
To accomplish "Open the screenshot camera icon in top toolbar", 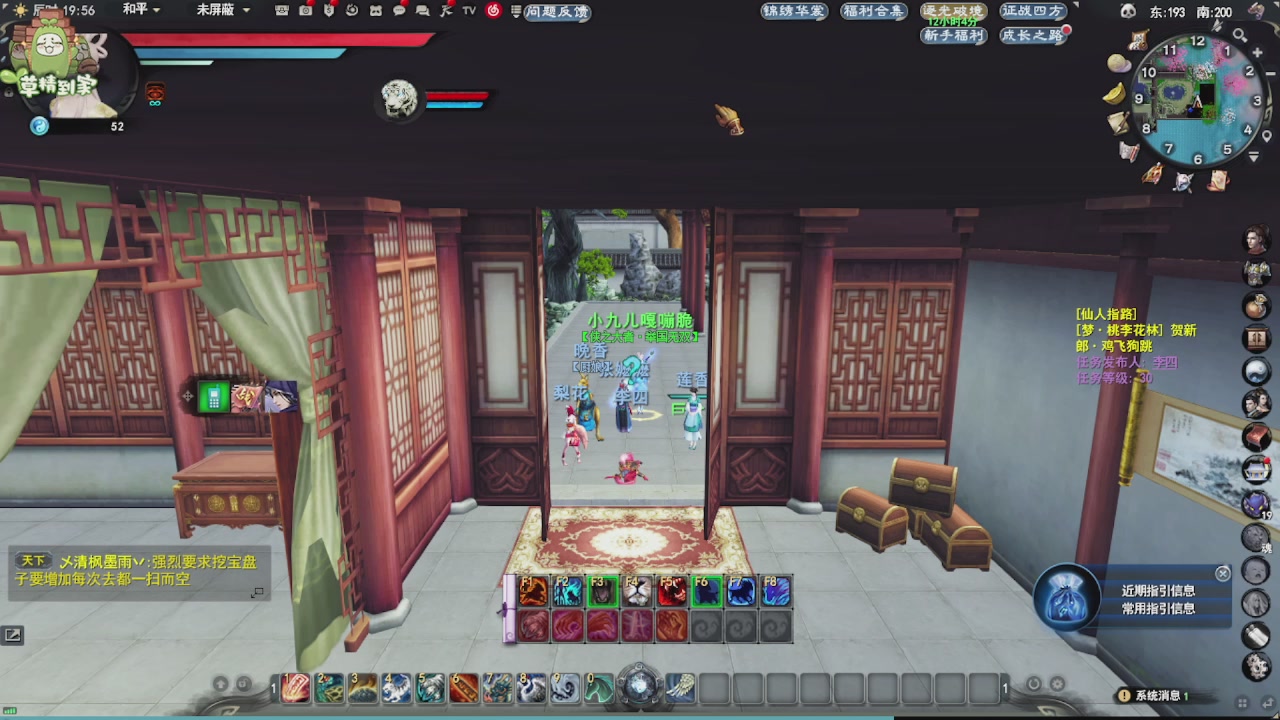I will coord(305,11).
